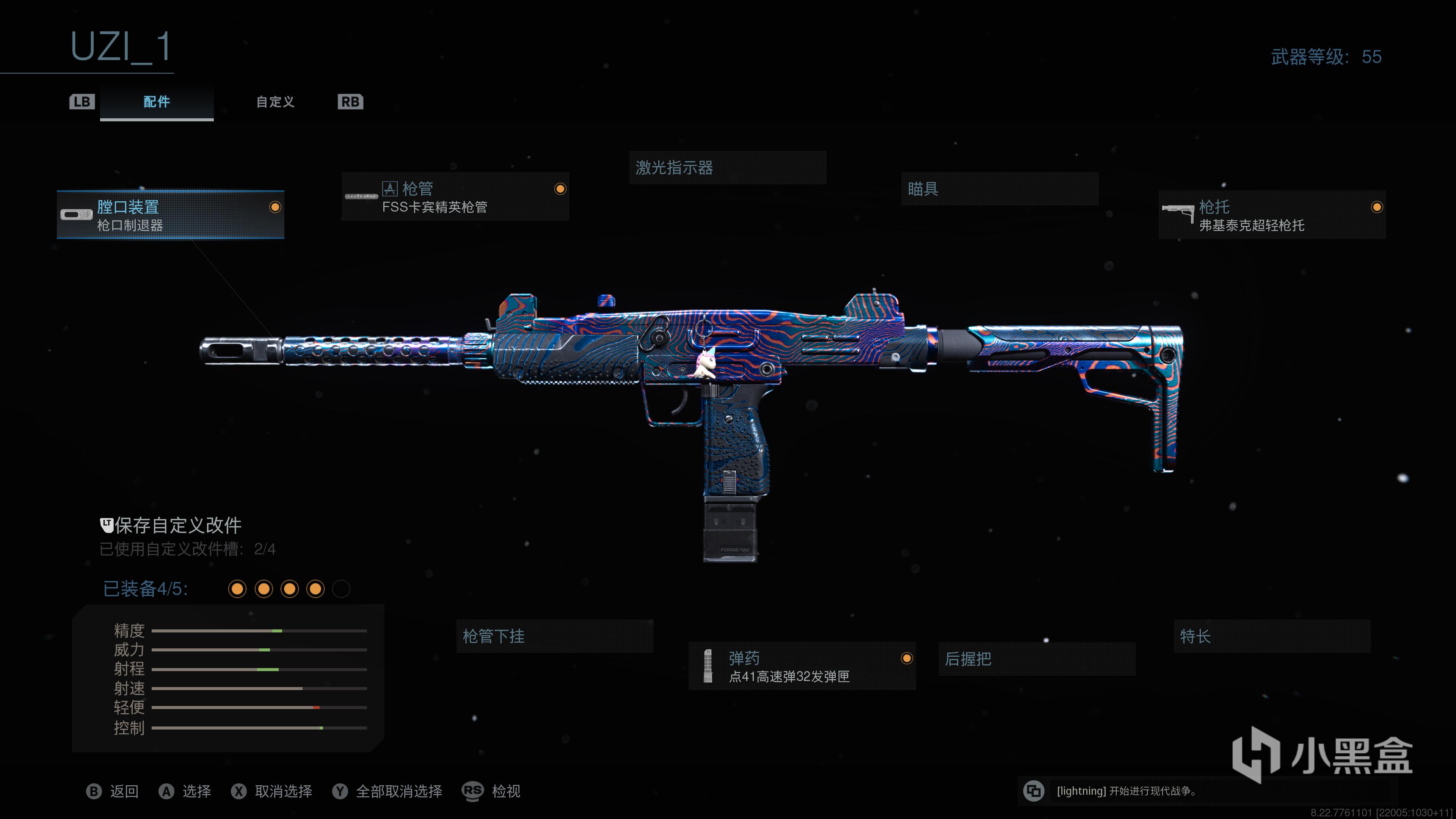
Task: Select the 膛口装置 muzzle slot
Action: (x=170, y=215)
